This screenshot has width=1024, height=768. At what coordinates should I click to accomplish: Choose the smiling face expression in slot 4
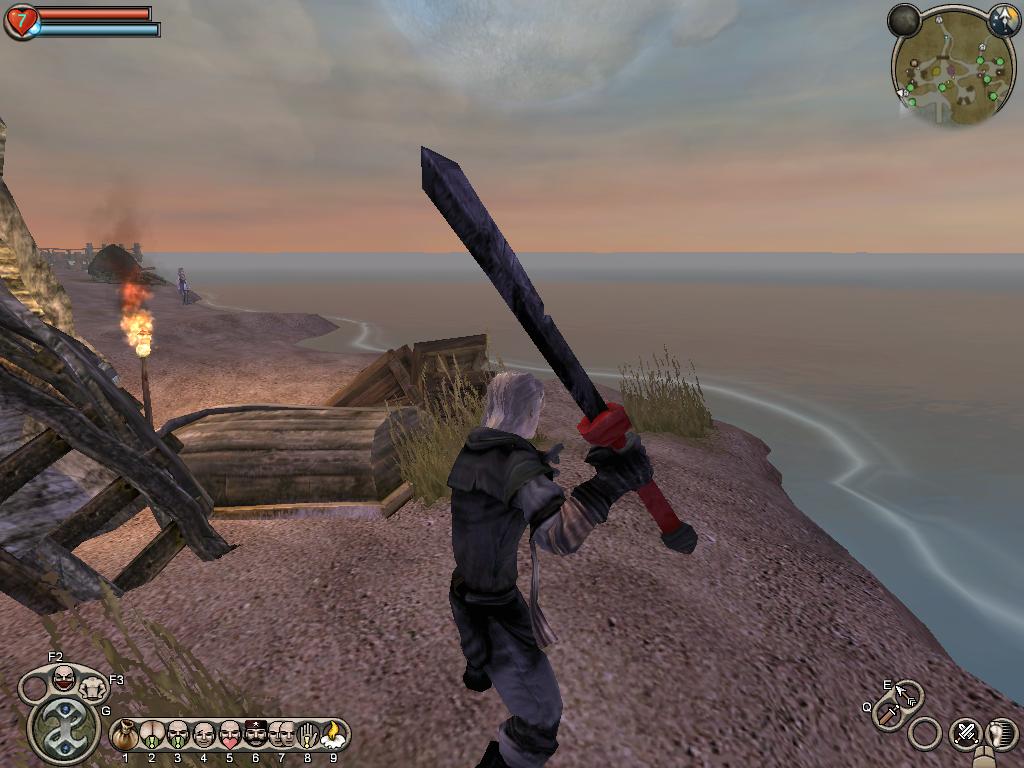(203, 736)
